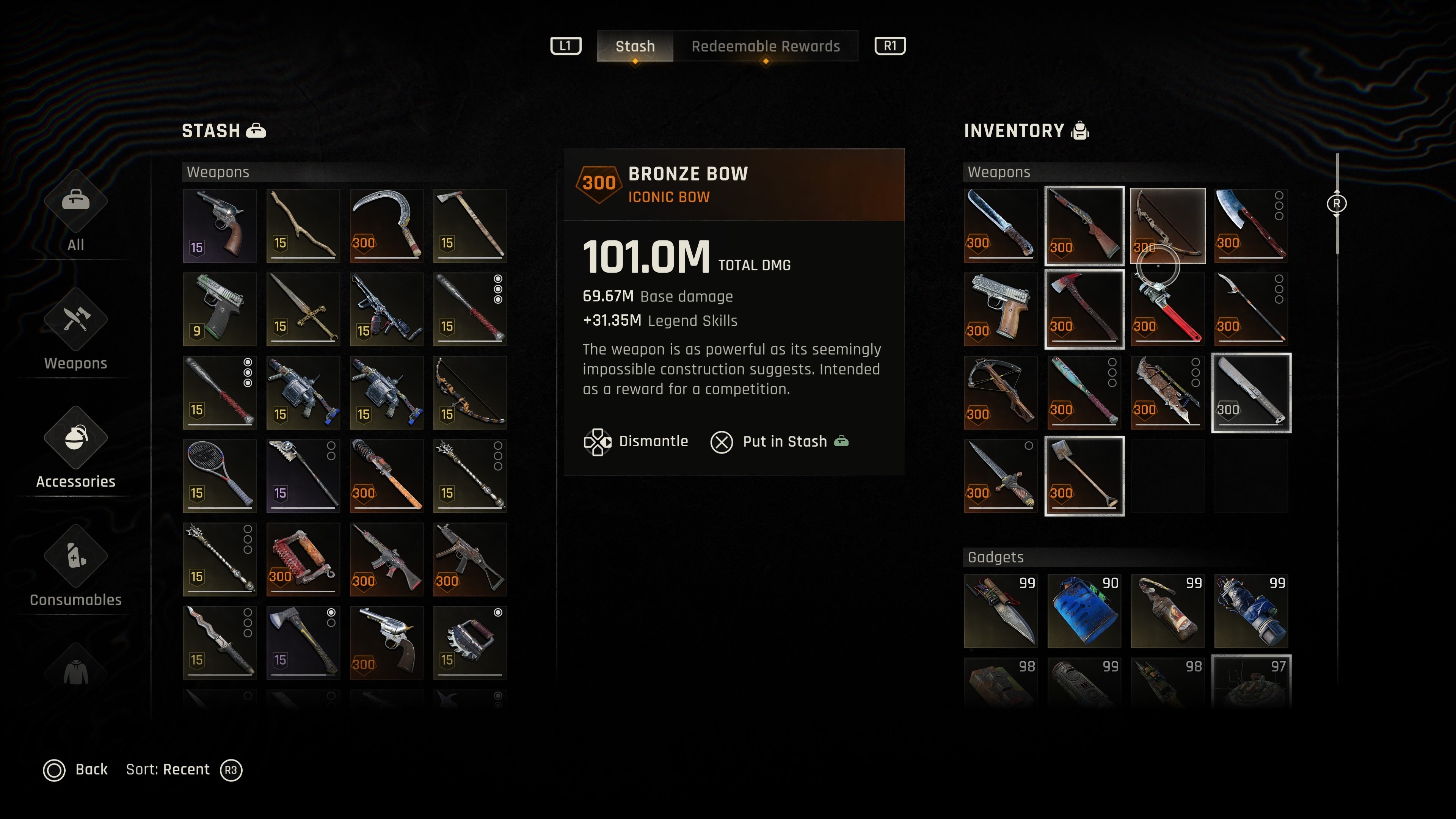The width and height of the screenshot is (1456, 819).
Task: Select the red pipe wrench in inventory
Action: point(1167,309)
